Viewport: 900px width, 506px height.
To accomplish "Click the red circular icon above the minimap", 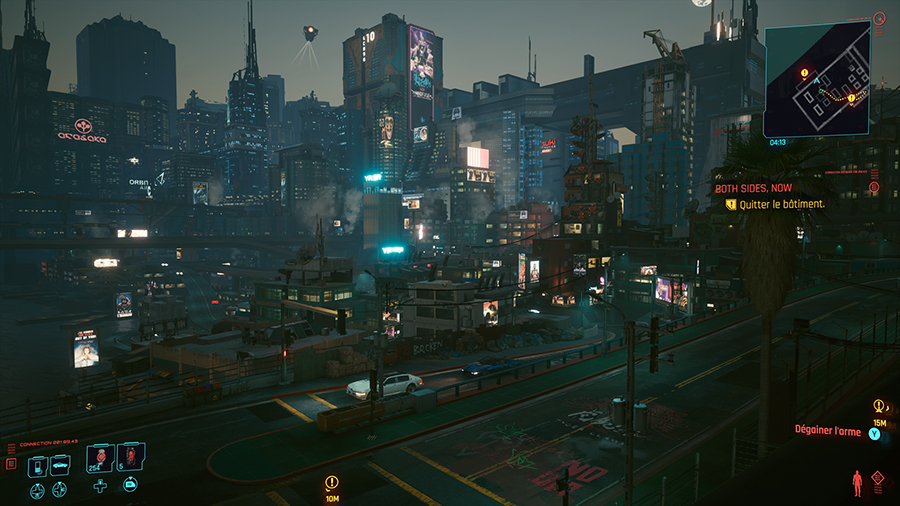I will 879,17.
